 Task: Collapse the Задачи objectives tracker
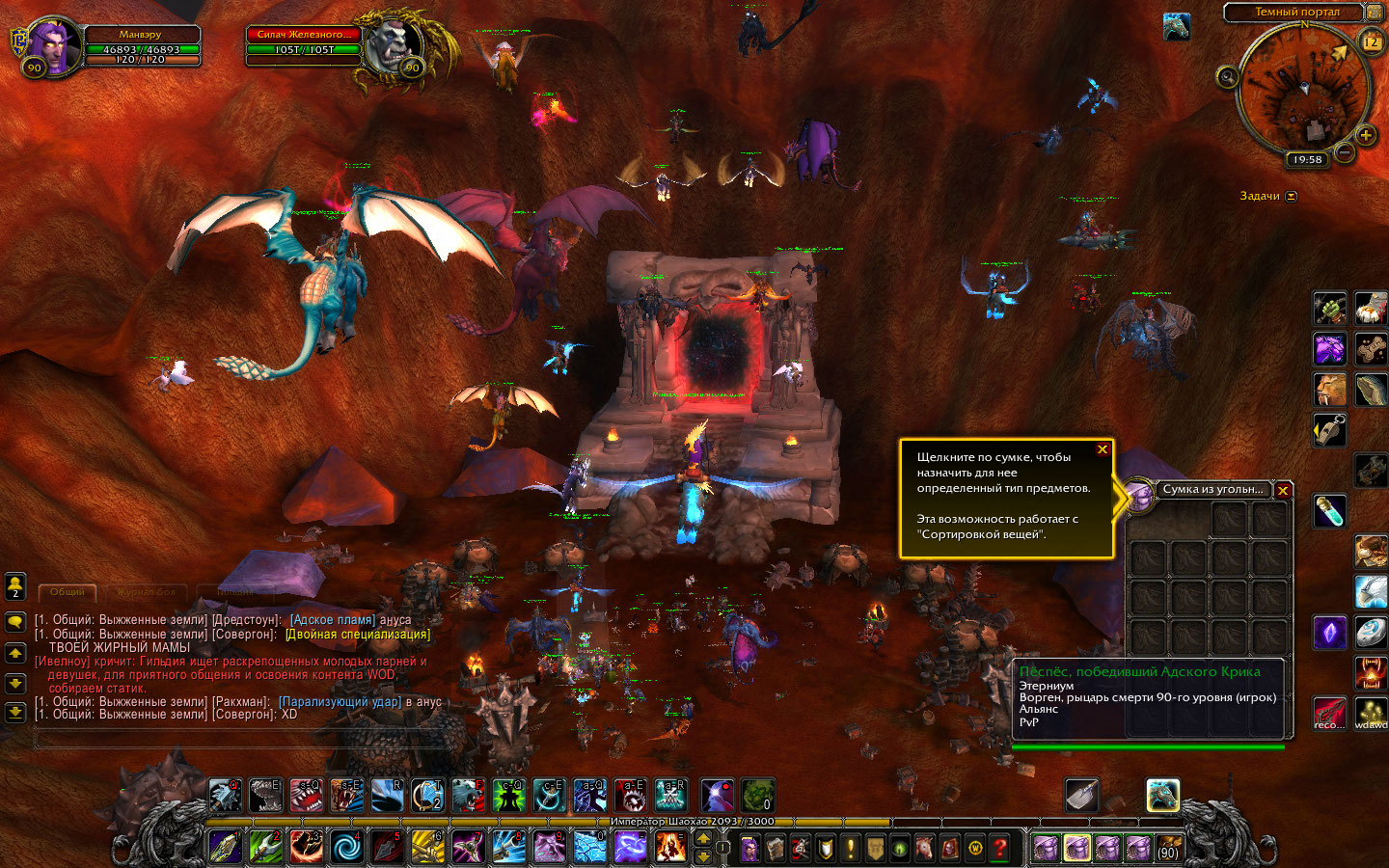(1292, 196)
